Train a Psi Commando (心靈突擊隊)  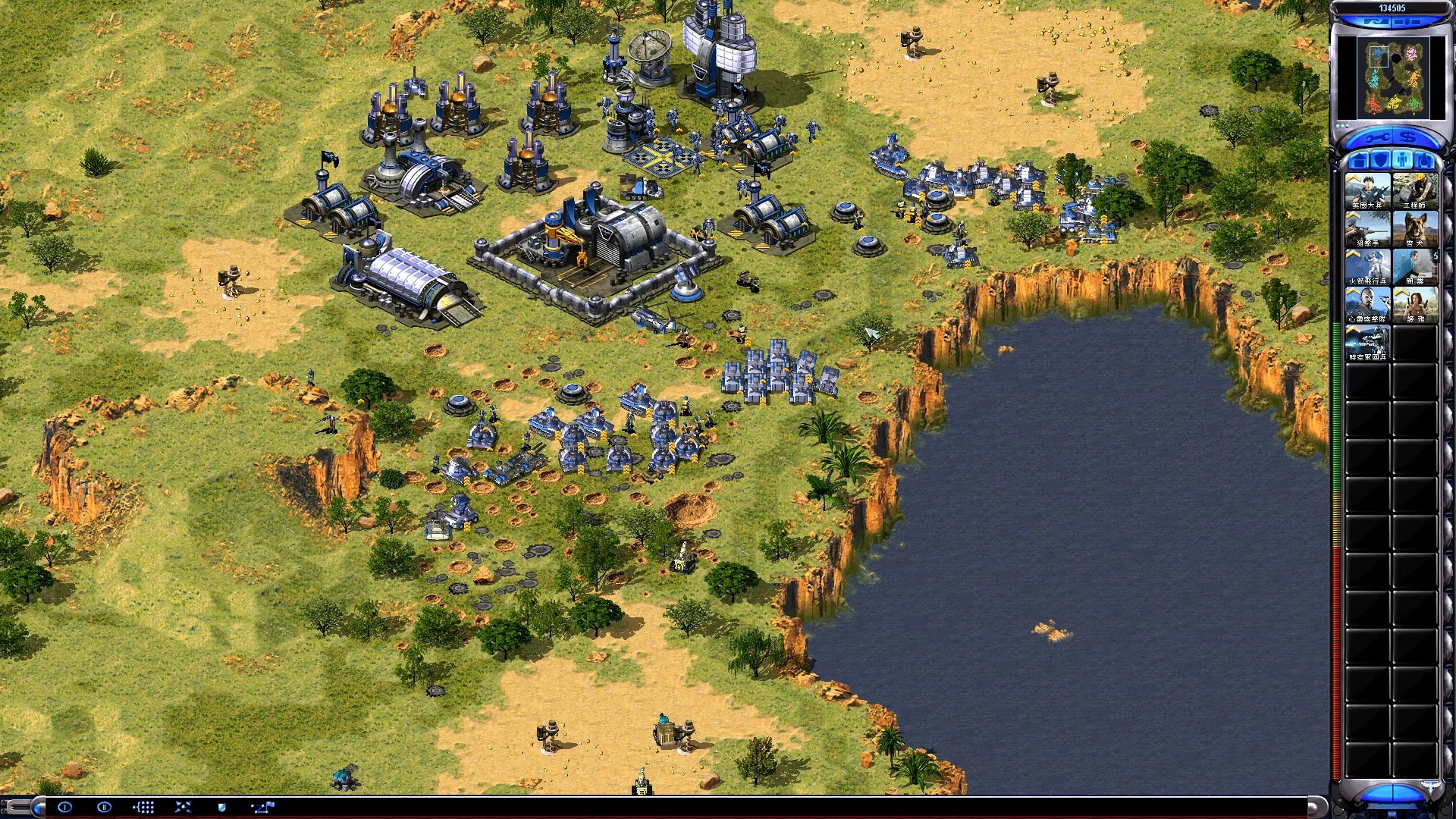[x=1368, y=305]
